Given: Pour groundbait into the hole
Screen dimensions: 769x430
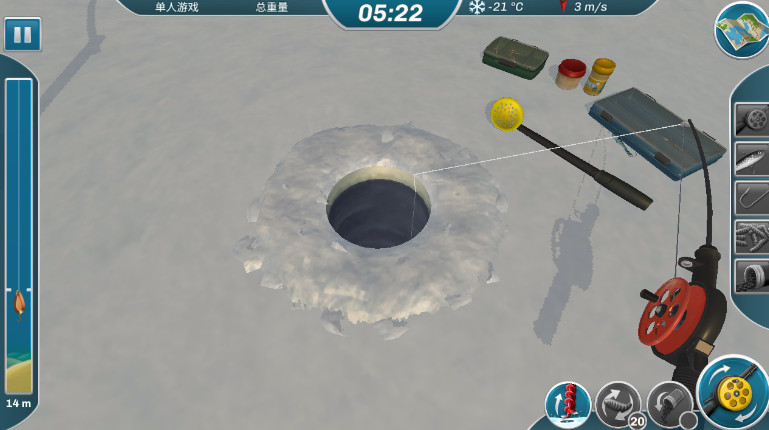Looking at the screenshot, I should tap(669, 404).
